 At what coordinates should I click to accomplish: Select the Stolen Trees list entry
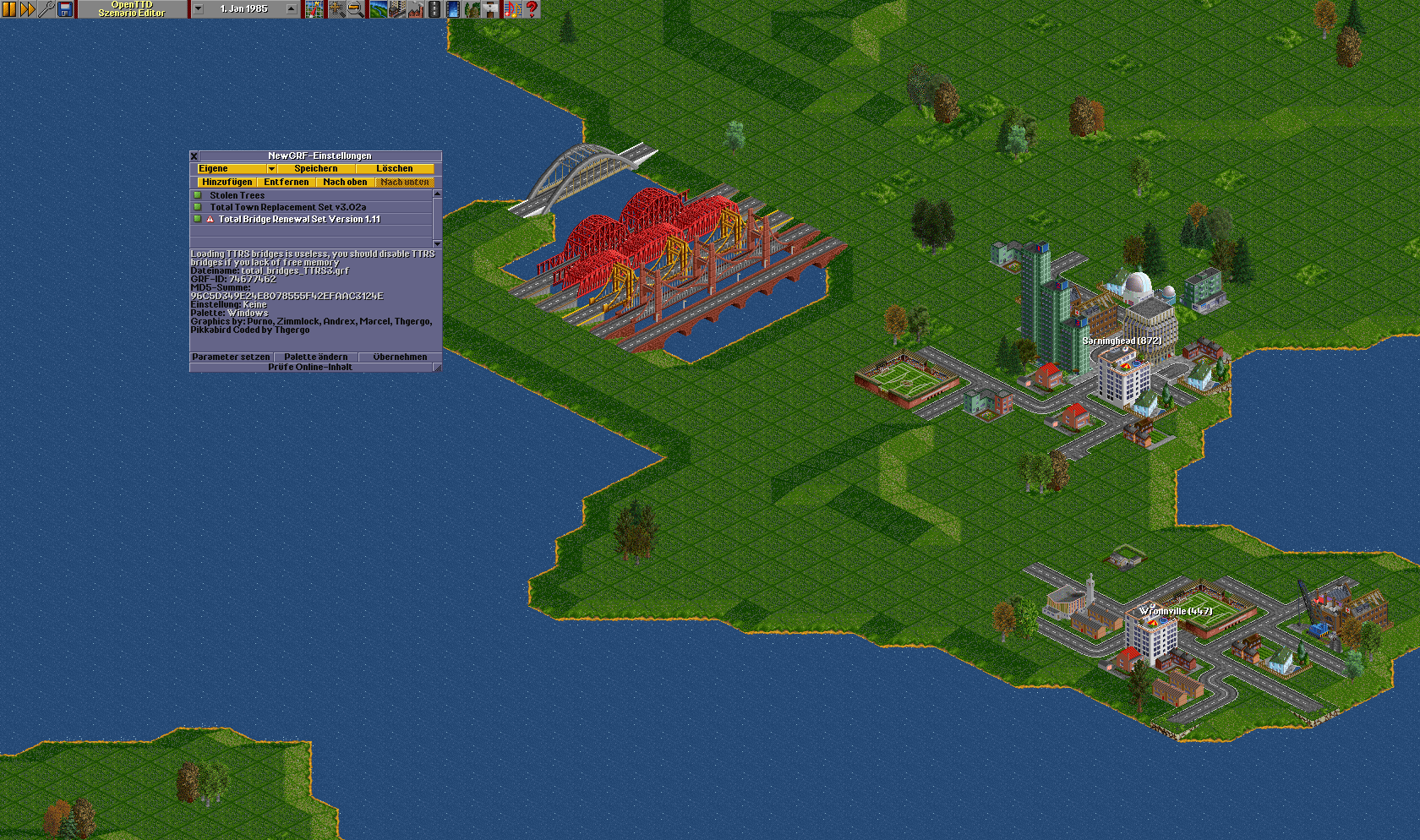237,196
